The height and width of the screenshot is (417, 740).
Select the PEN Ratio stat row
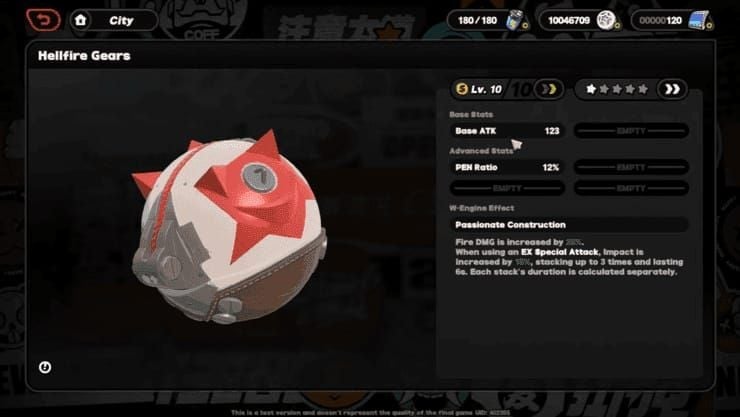click(507, 167)
